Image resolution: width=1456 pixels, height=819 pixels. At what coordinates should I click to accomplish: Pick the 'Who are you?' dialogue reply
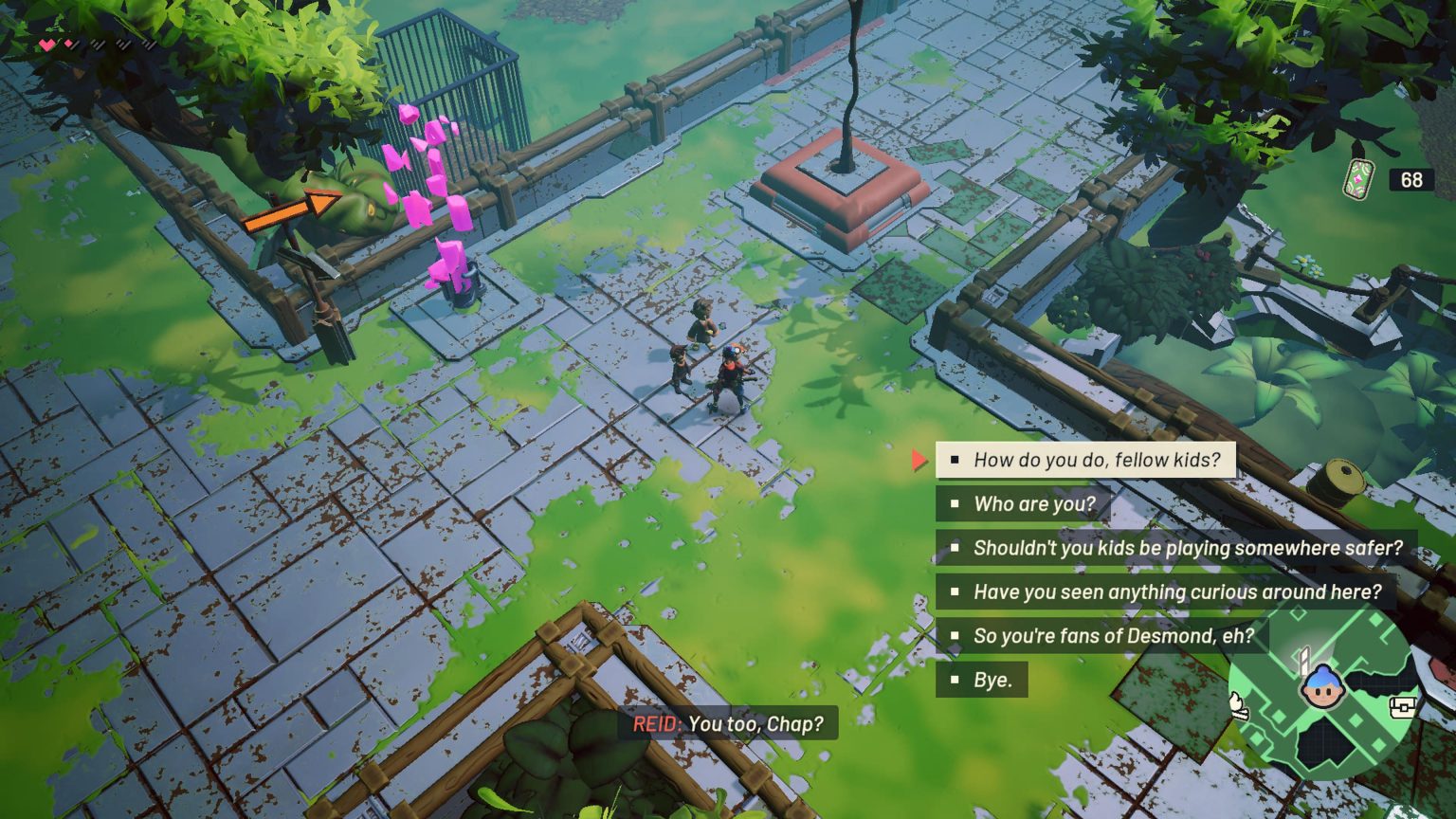1021,504
